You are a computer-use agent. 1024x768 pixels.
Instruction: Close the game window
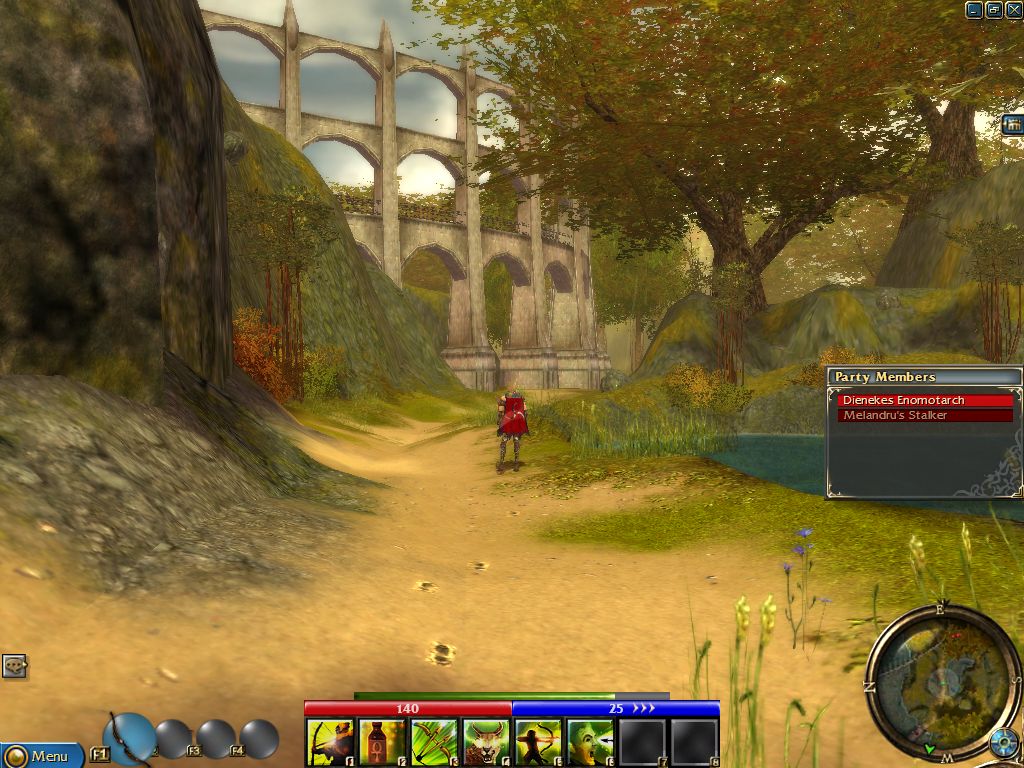(x=1013, y=10)
